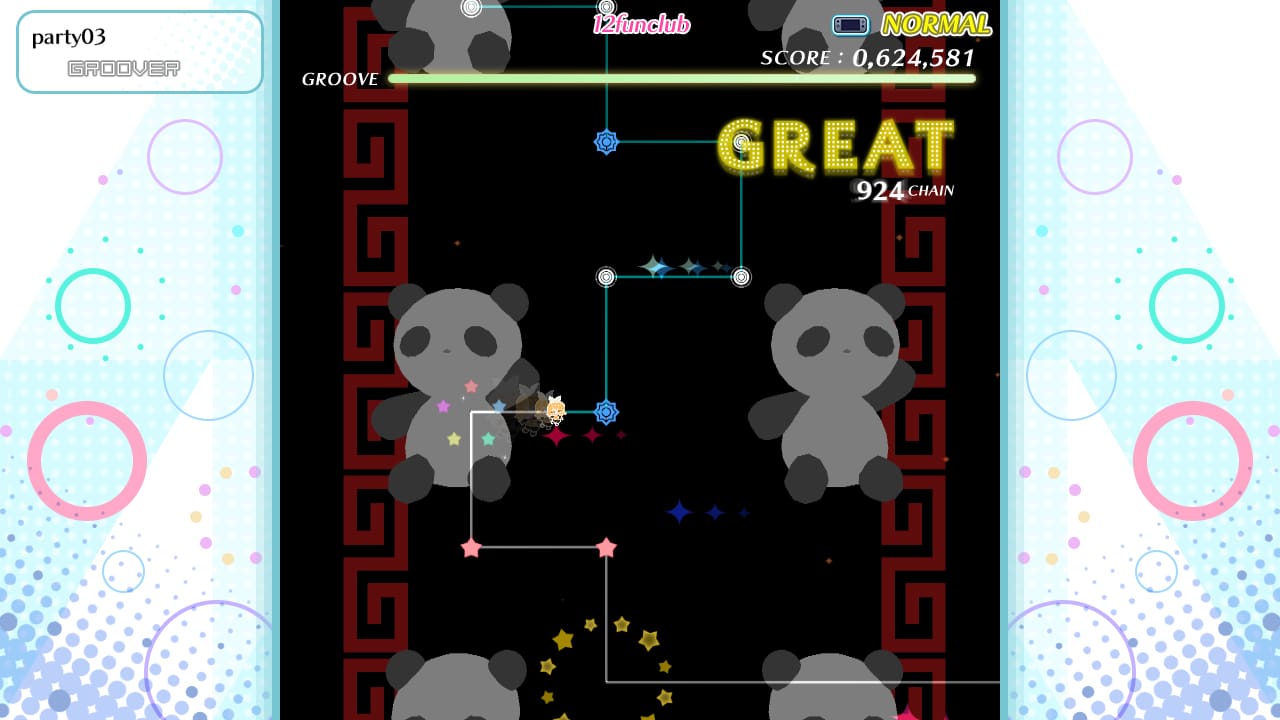
Task: Click the blue gear node above the avatar
Action: [x=608, y=142]
